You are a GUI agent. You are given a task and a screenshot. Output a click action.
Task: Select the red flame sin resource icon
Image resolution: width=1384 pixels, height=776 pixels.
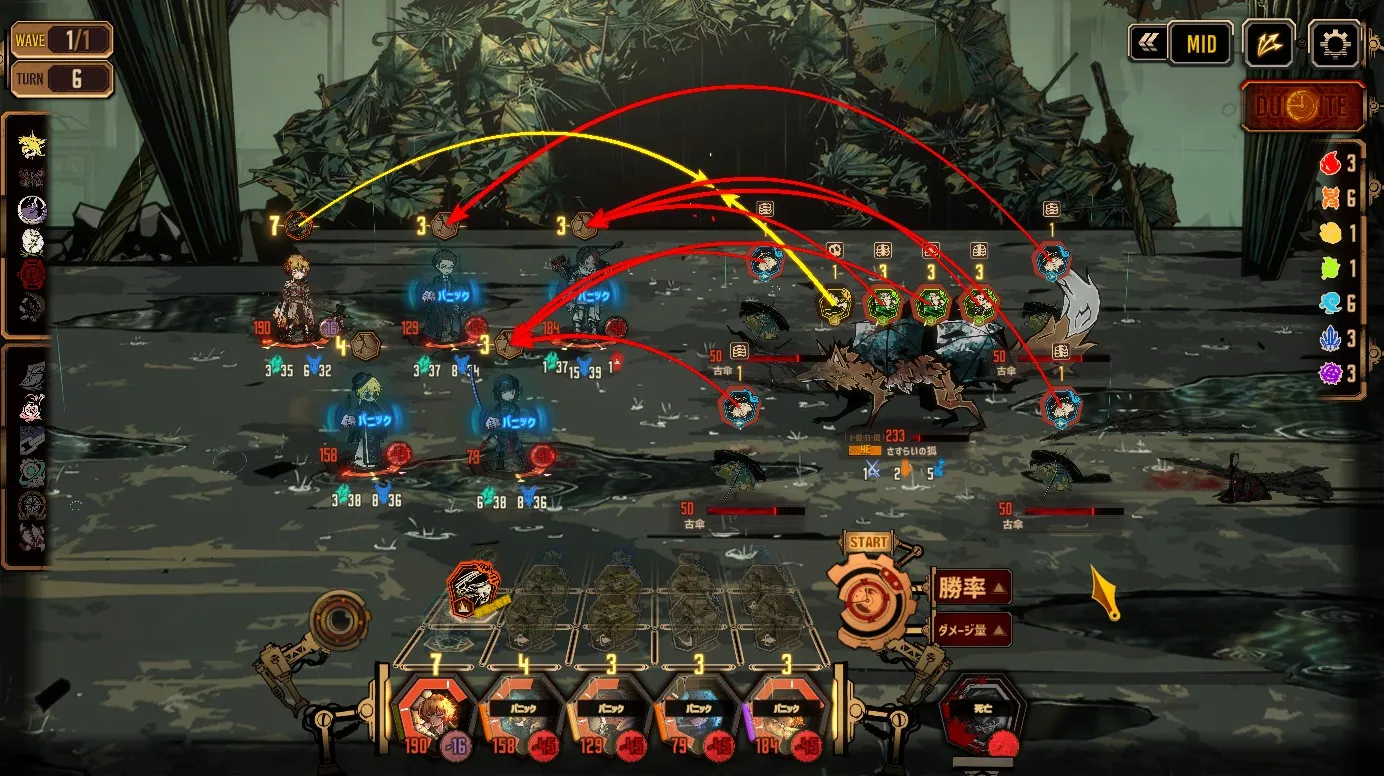(1330, 163)
